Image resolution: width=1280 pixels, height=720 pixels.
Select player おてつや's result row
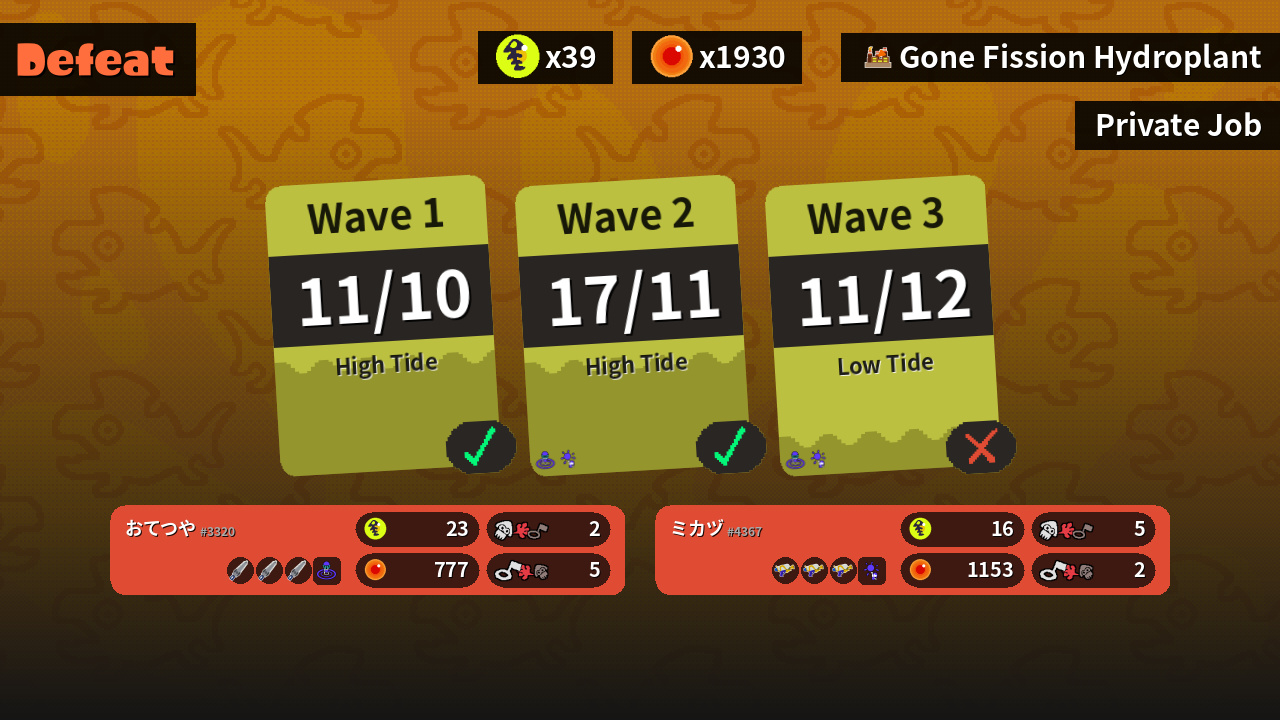[x=367, y=550]
